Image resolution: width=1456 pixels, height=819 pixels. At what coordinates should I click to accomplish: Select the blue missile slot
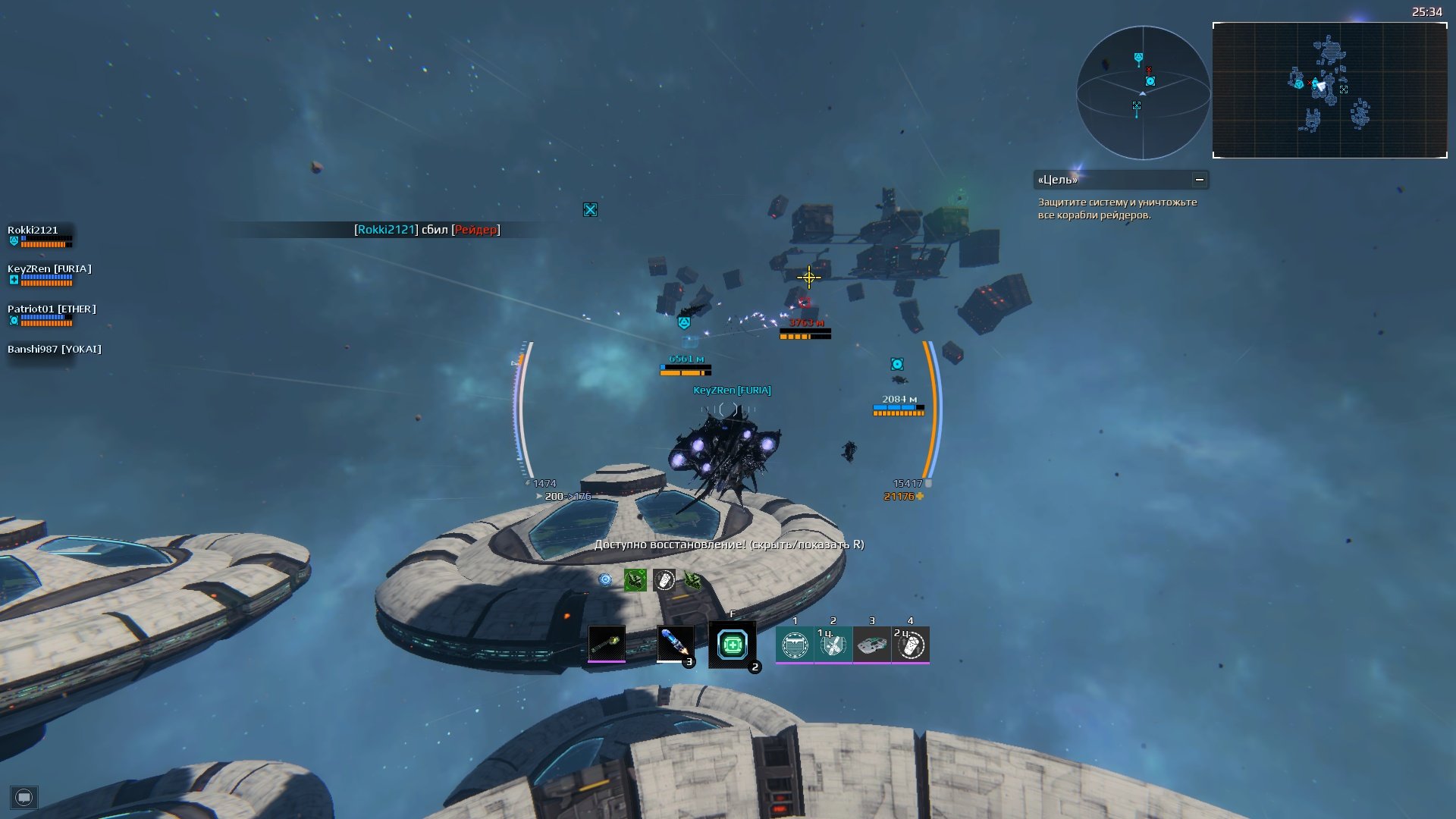pyautogui.click(x=674, y=644)
